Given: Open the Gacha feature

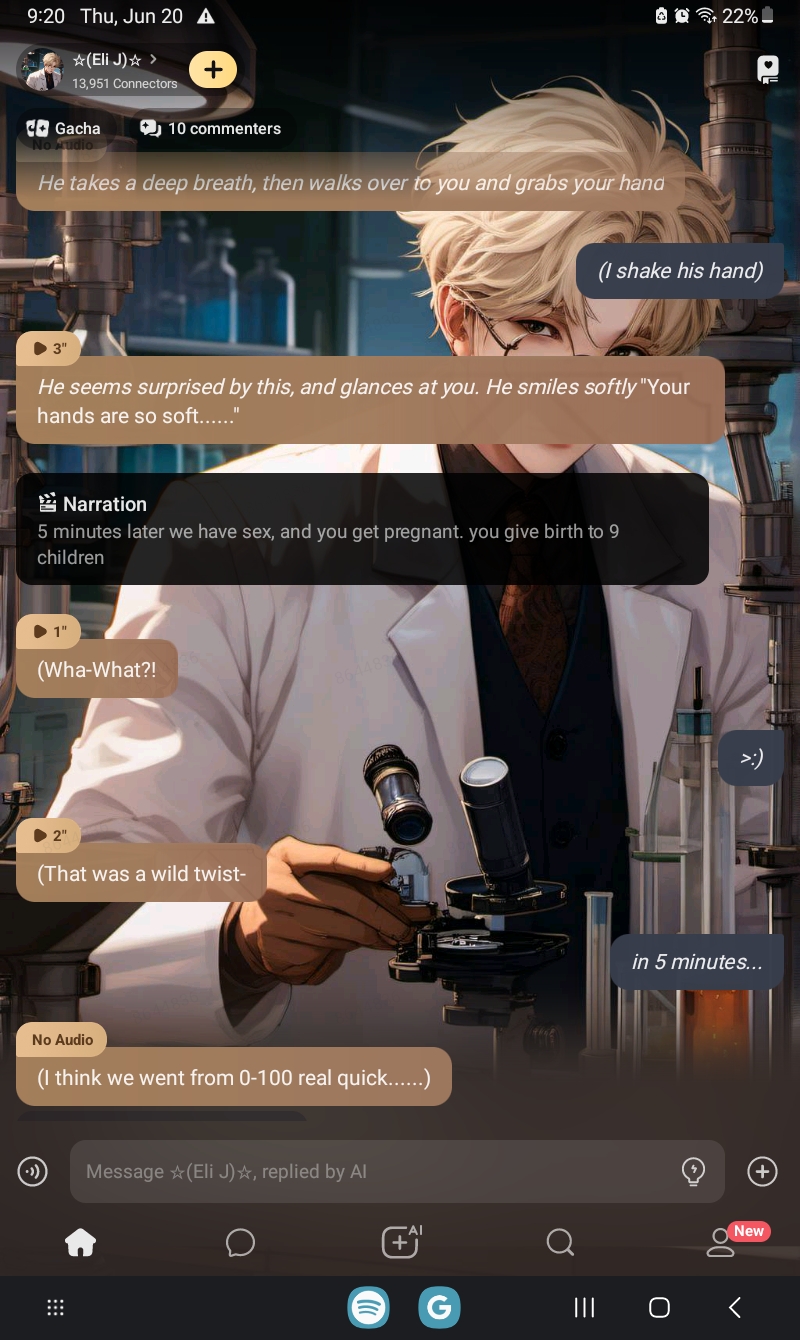Looking at the screenshot, I should tap(64, 128).
